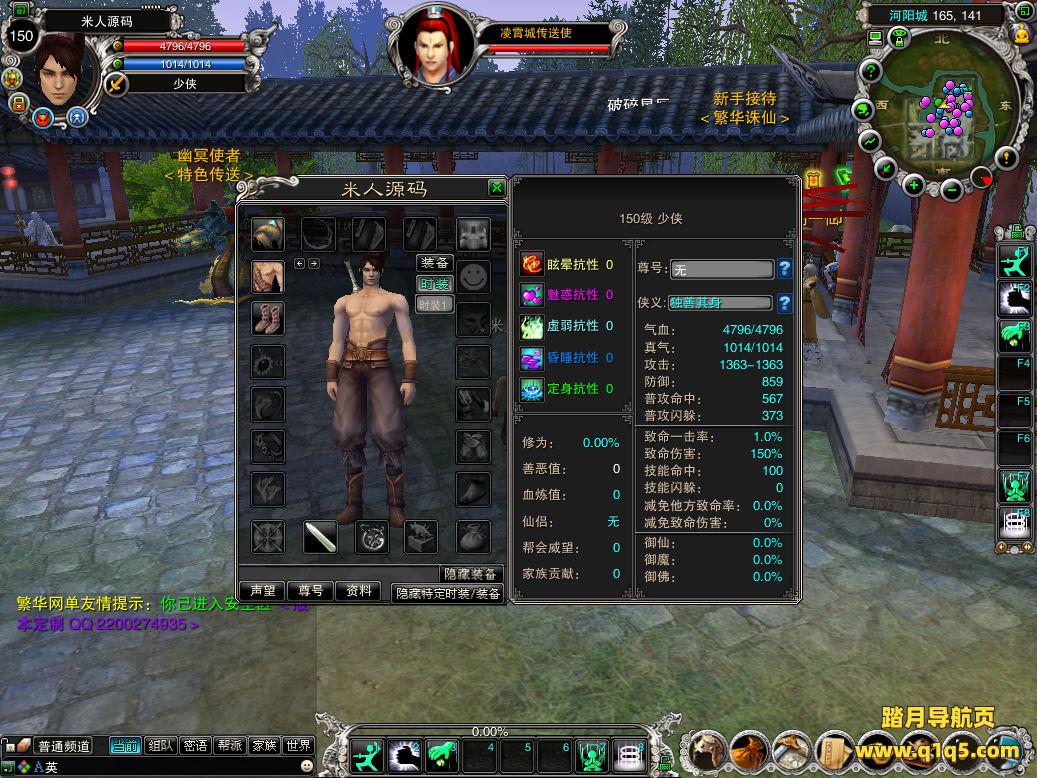Switch chat to the 帮派 guild channel
1037x778 pixels.
click(230, 746)
